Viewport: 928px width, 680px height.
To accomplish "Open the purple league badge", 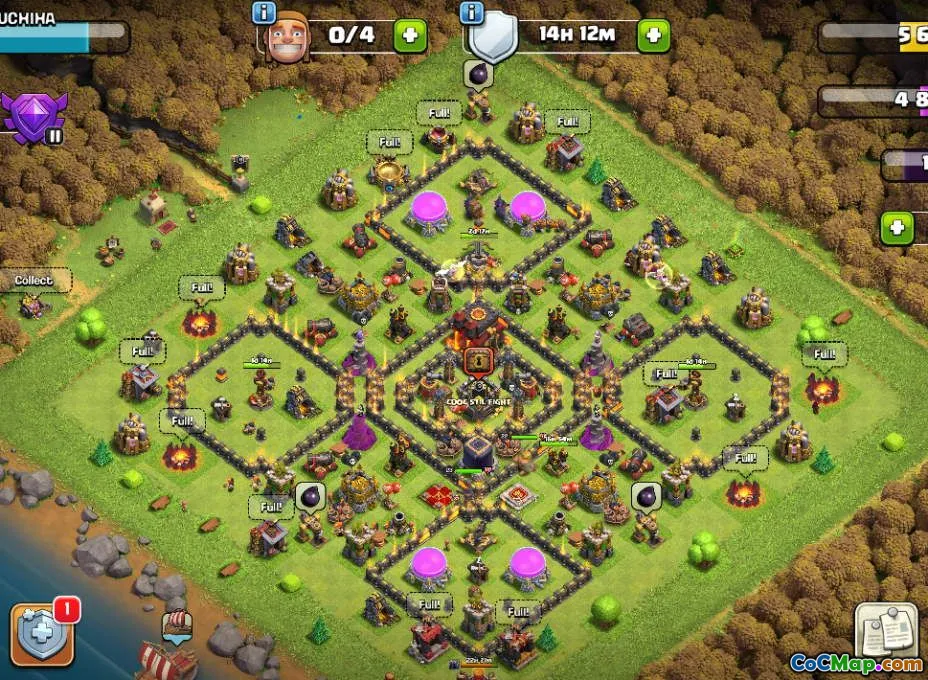I will 34,116.
